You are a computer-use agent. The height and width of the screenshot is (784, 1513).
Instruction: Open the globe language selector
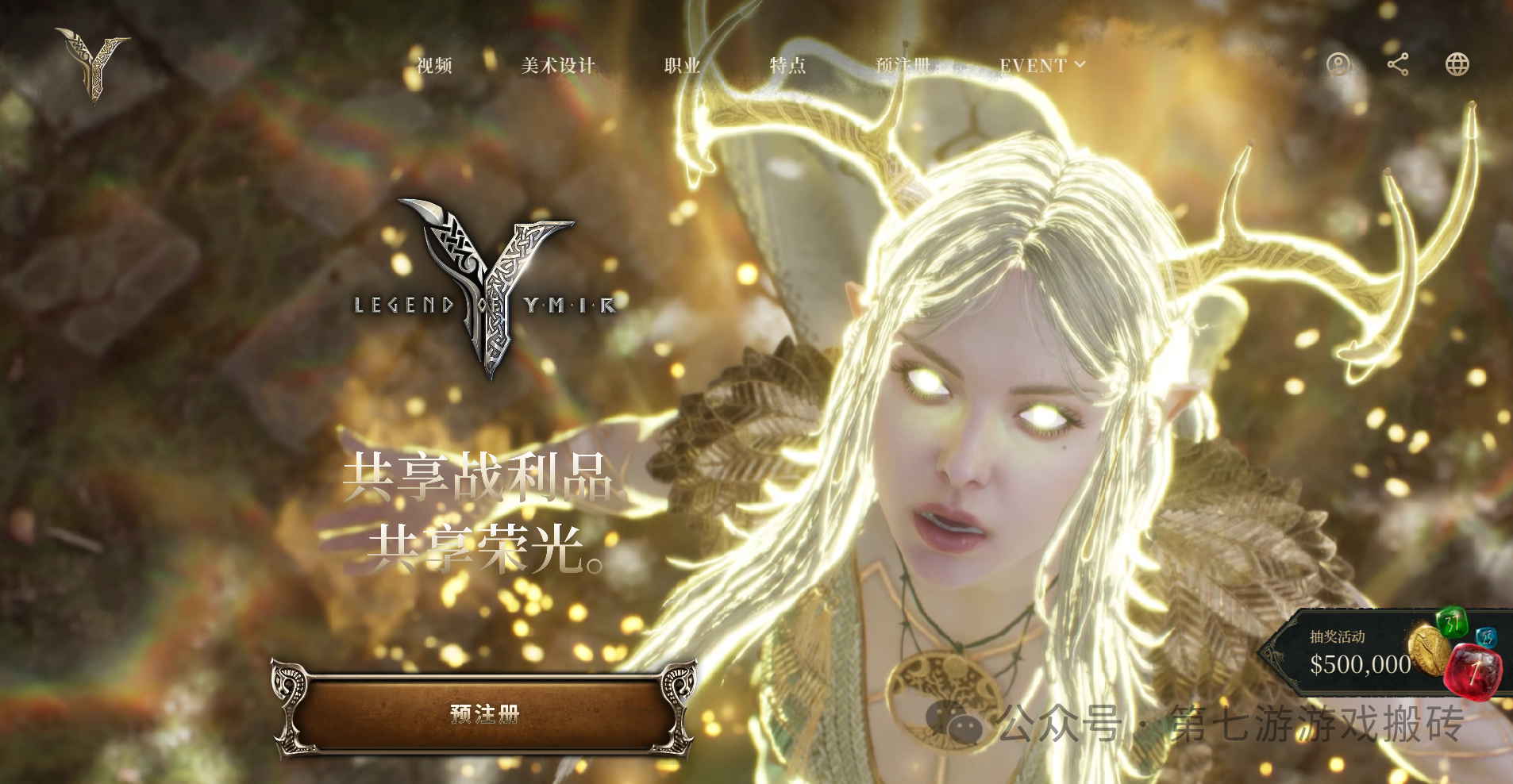(x=1457, y=65)
